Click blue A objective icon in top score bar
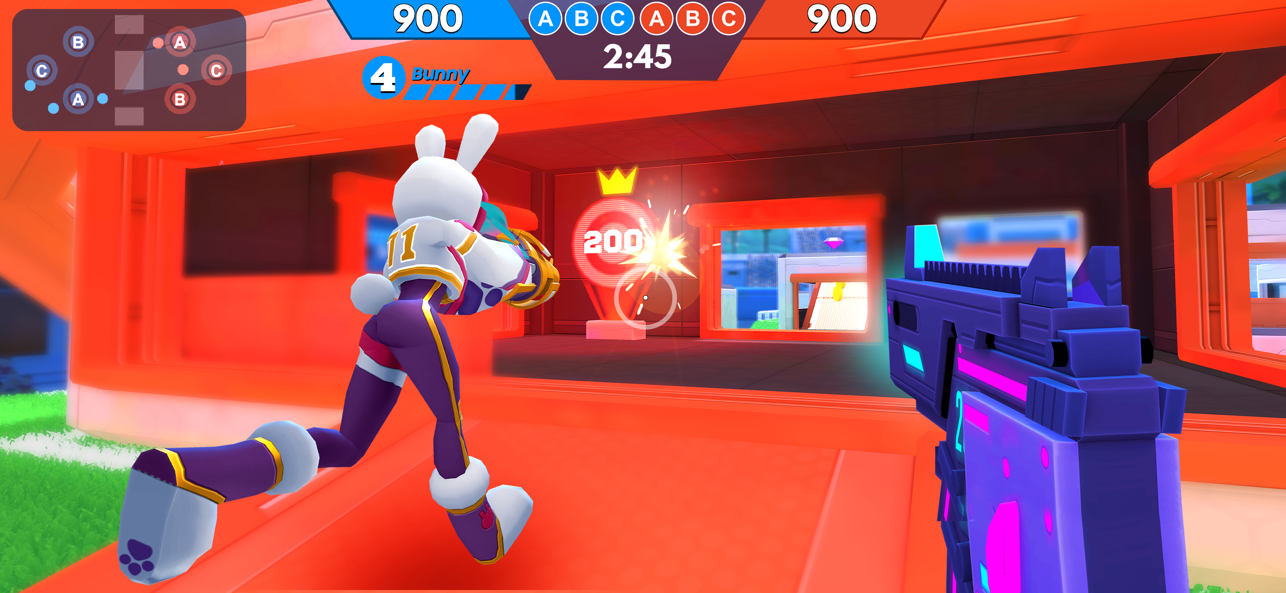Viewport: 1286px width, 593px height. tap(545, 18)
